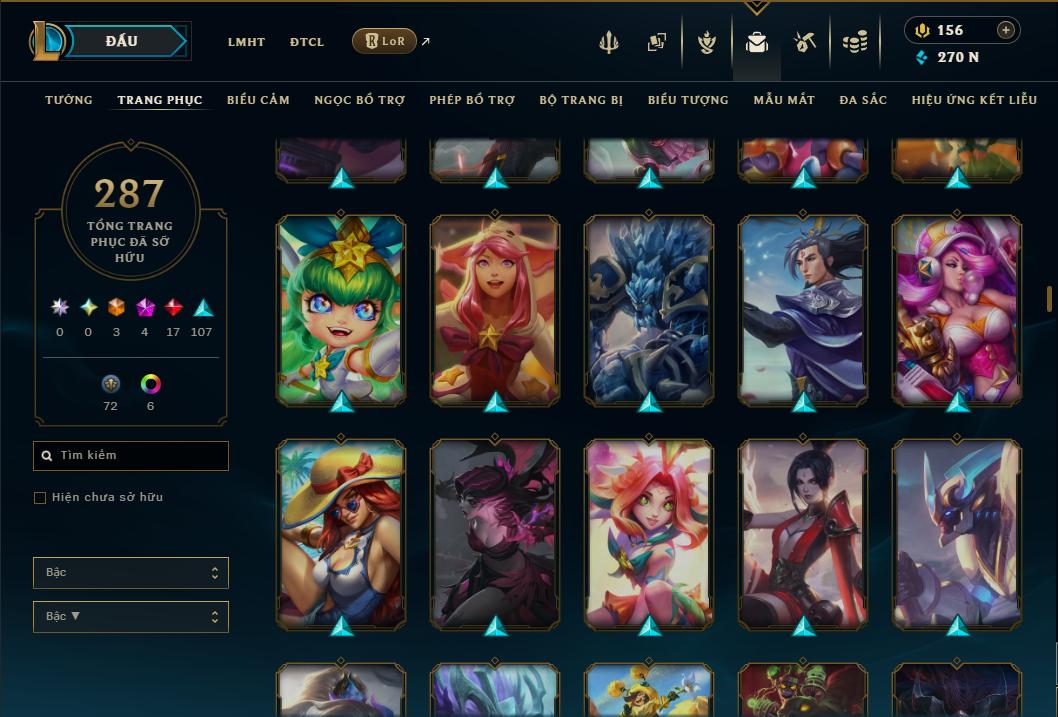Screen dimensions: 1058x717
Task: Launch the LoR link
Action: (385, 41)
